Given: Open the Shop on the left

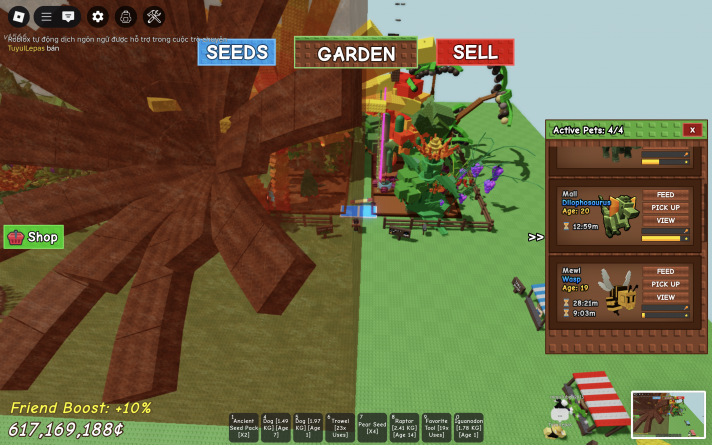Looking at the screenshot, I should pyautogui.click(x=34, y=237).
